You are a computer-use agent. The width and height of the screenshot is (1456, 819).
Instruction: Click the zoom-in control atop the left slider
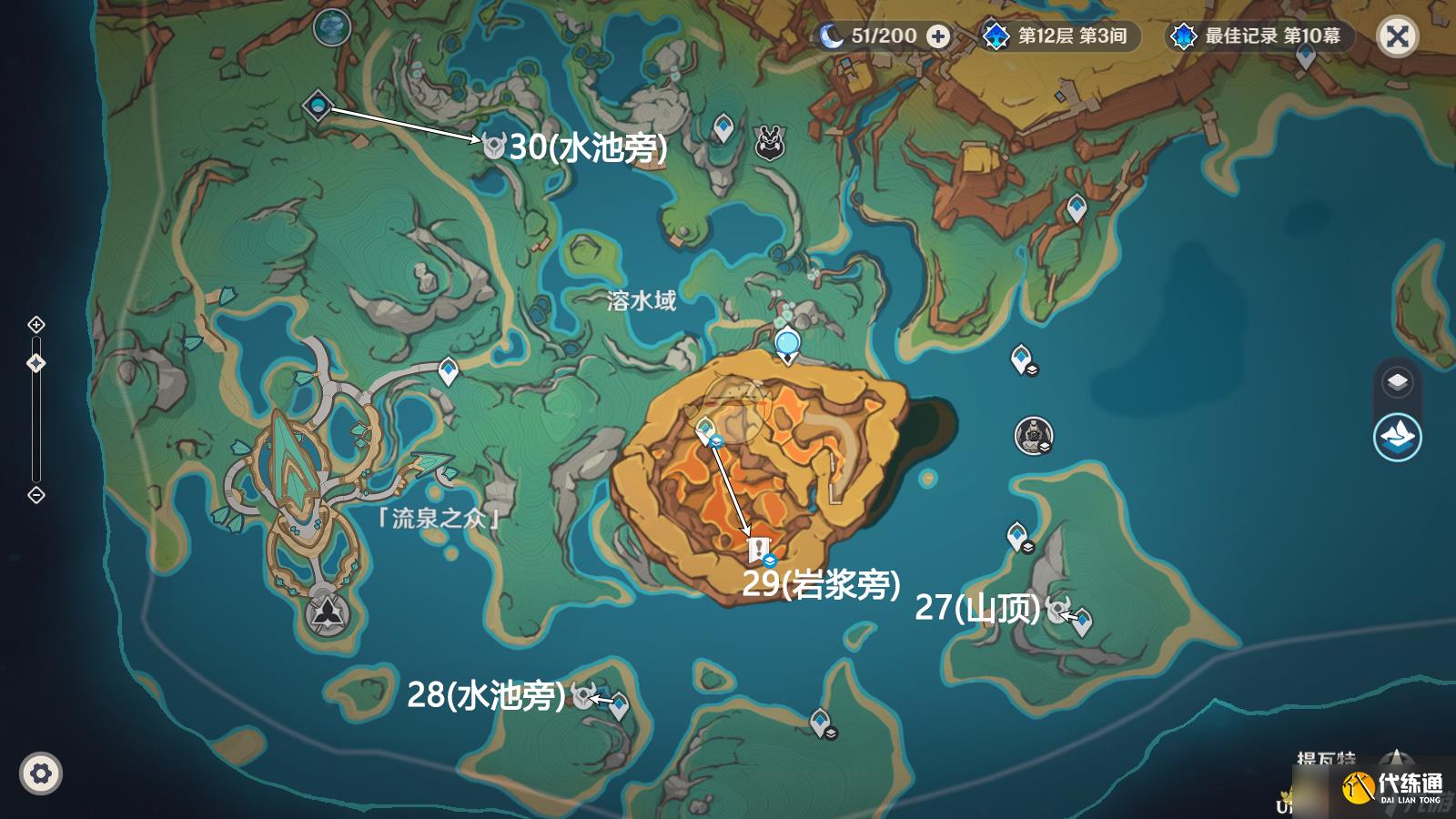[36, 323]
